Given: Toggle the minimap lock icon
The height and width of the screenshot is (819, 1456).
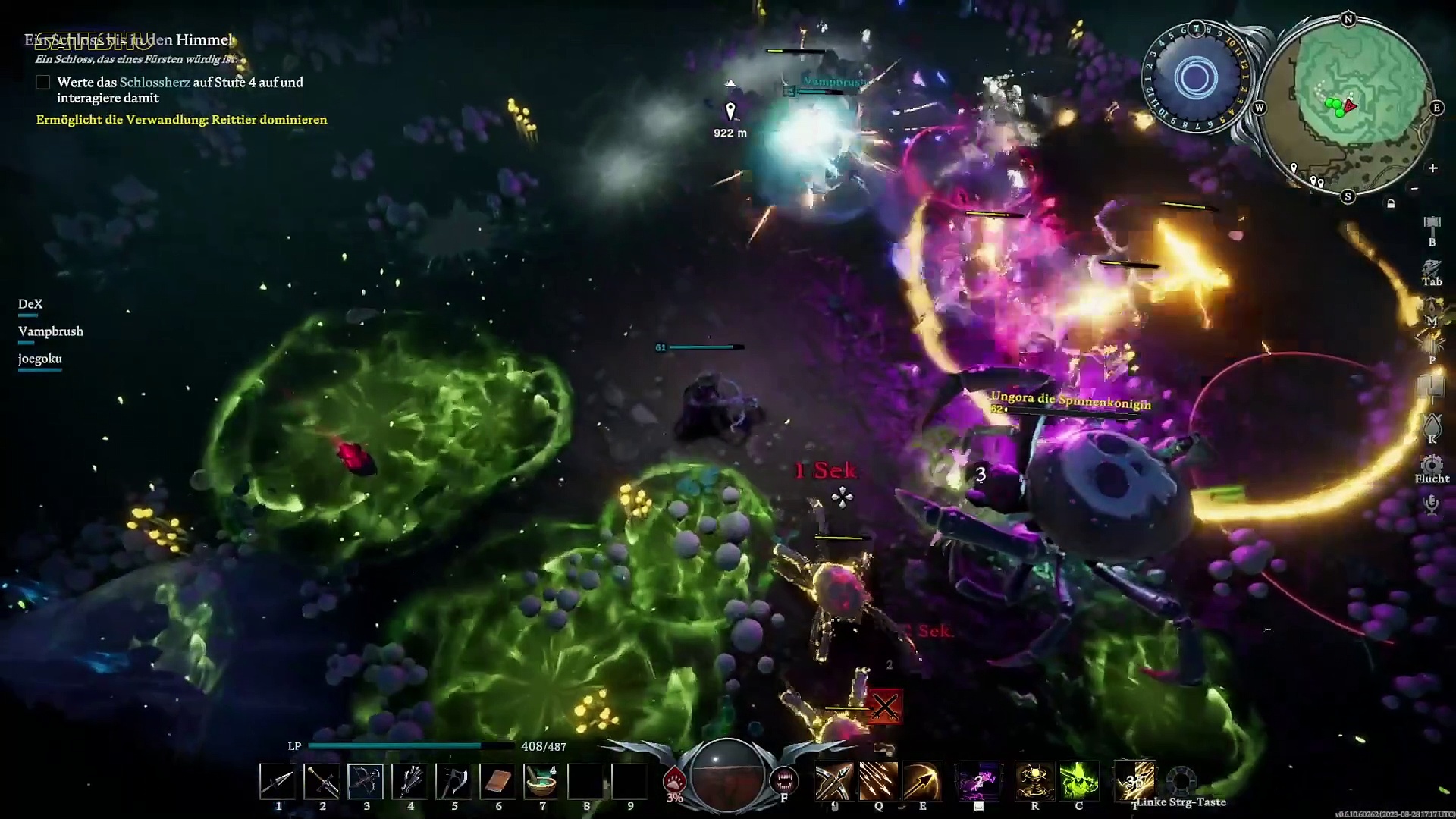Looking at the screenshot, I should click(1391, 204).
